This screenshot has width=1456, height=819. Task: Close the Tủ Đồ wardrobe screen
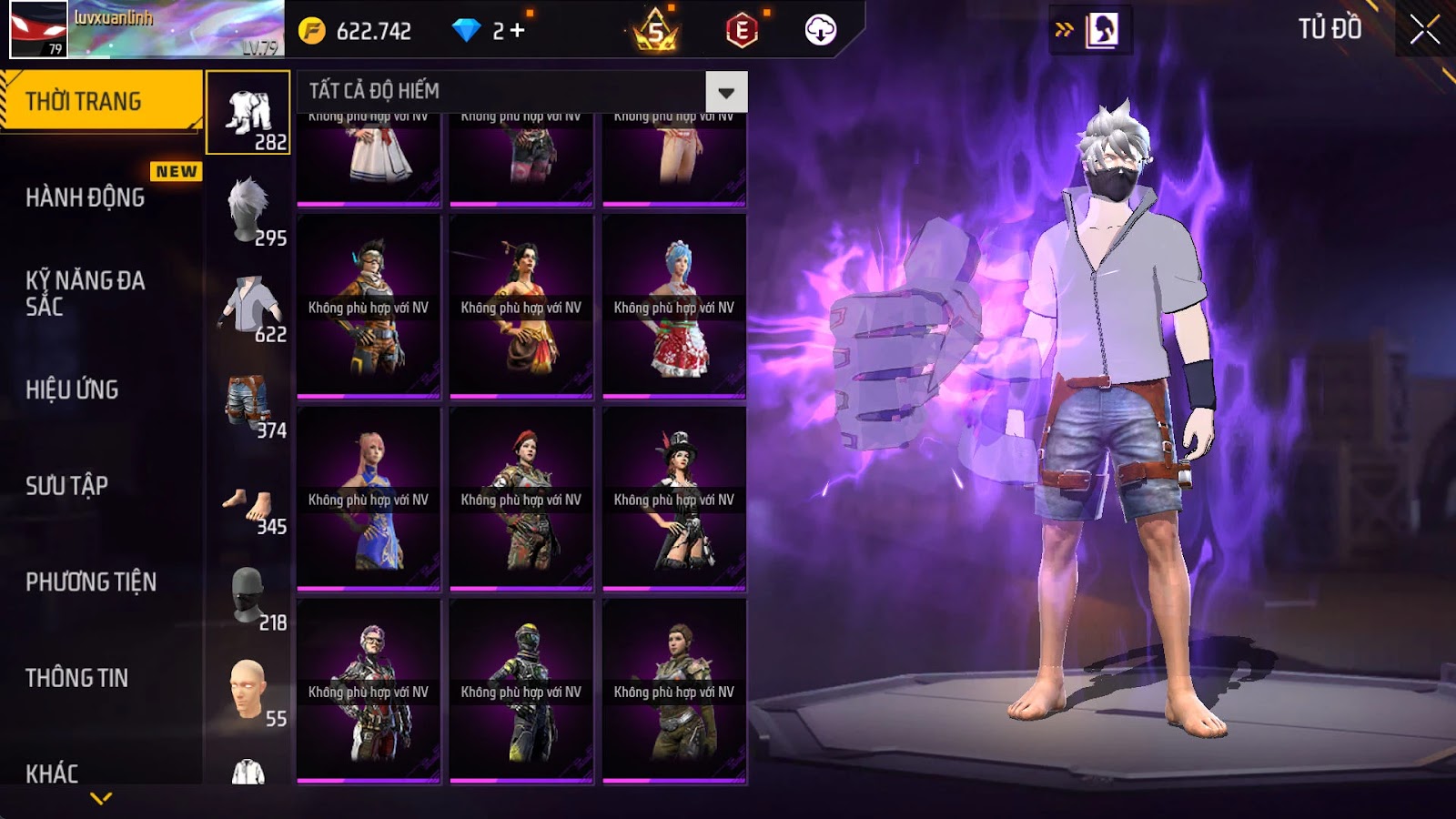point(1424,30)
